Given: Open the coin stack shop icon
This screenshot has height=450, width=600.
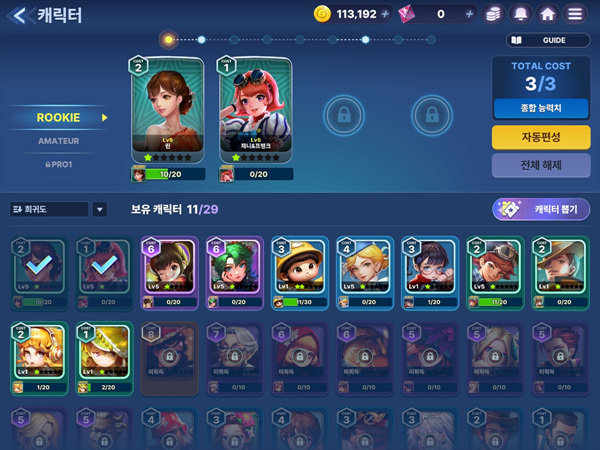Looking at the screenshot, I should coord(494,15).
